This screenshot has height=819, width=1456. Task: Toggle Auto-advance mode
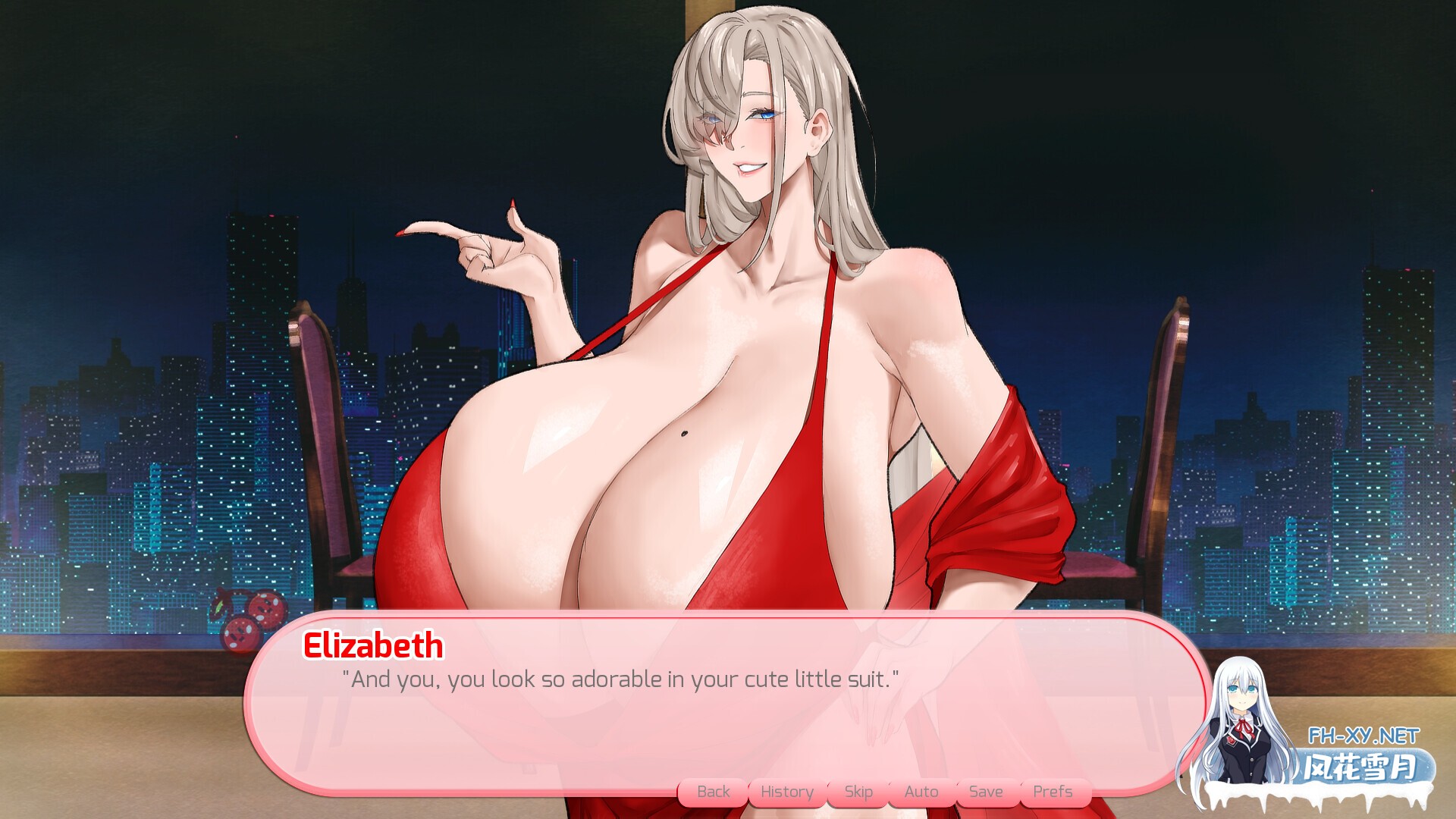920,791
